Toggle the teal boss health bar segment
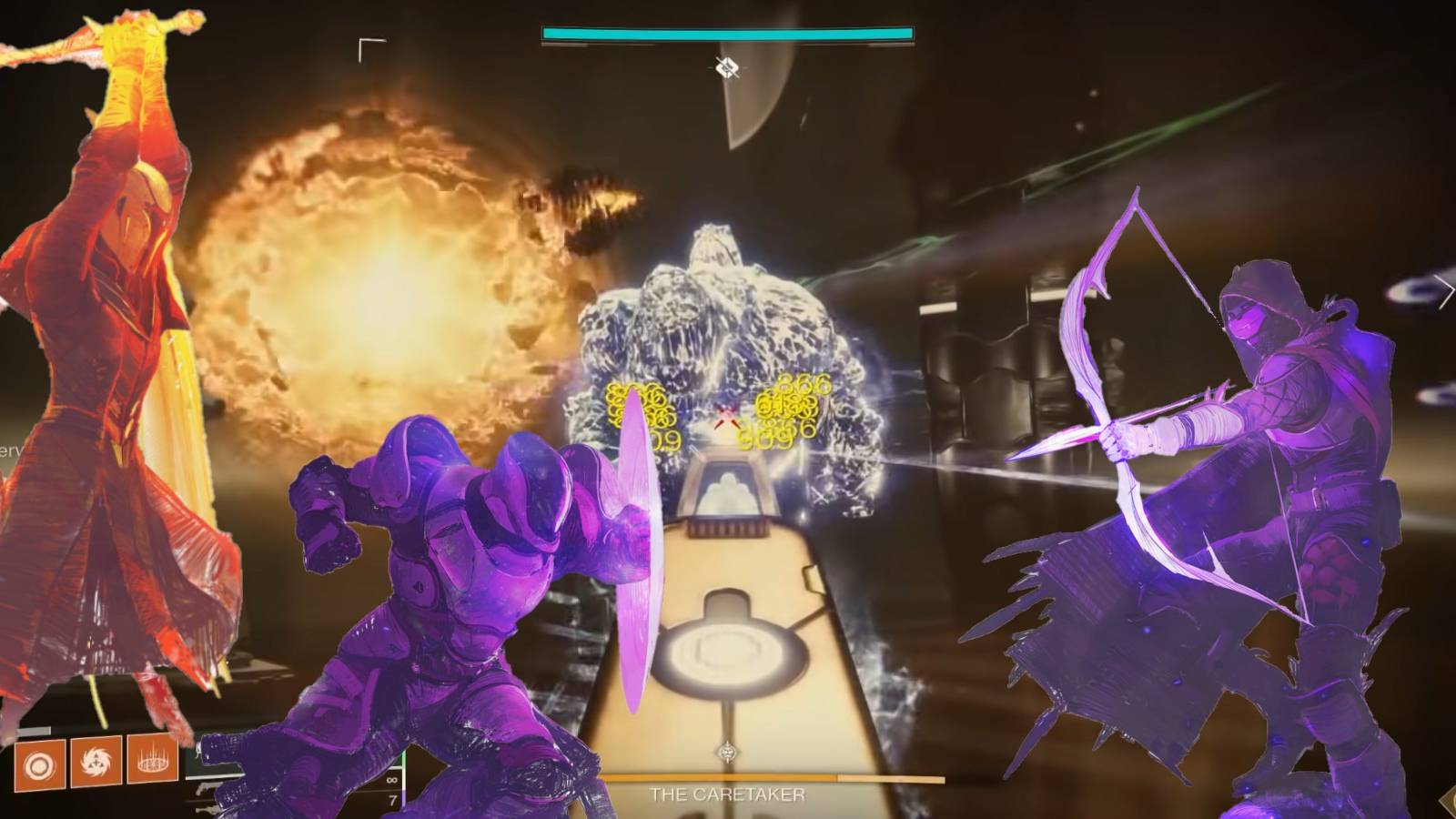 pos(728,33)
